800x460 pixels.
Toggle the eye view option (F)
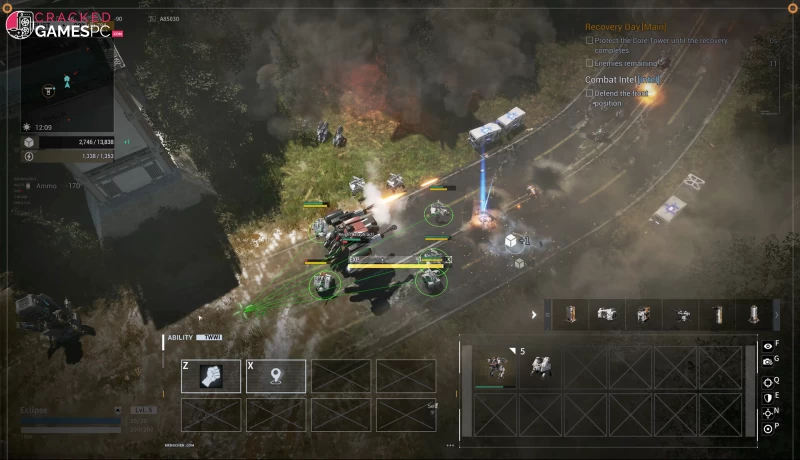click(x=767, y=345)
